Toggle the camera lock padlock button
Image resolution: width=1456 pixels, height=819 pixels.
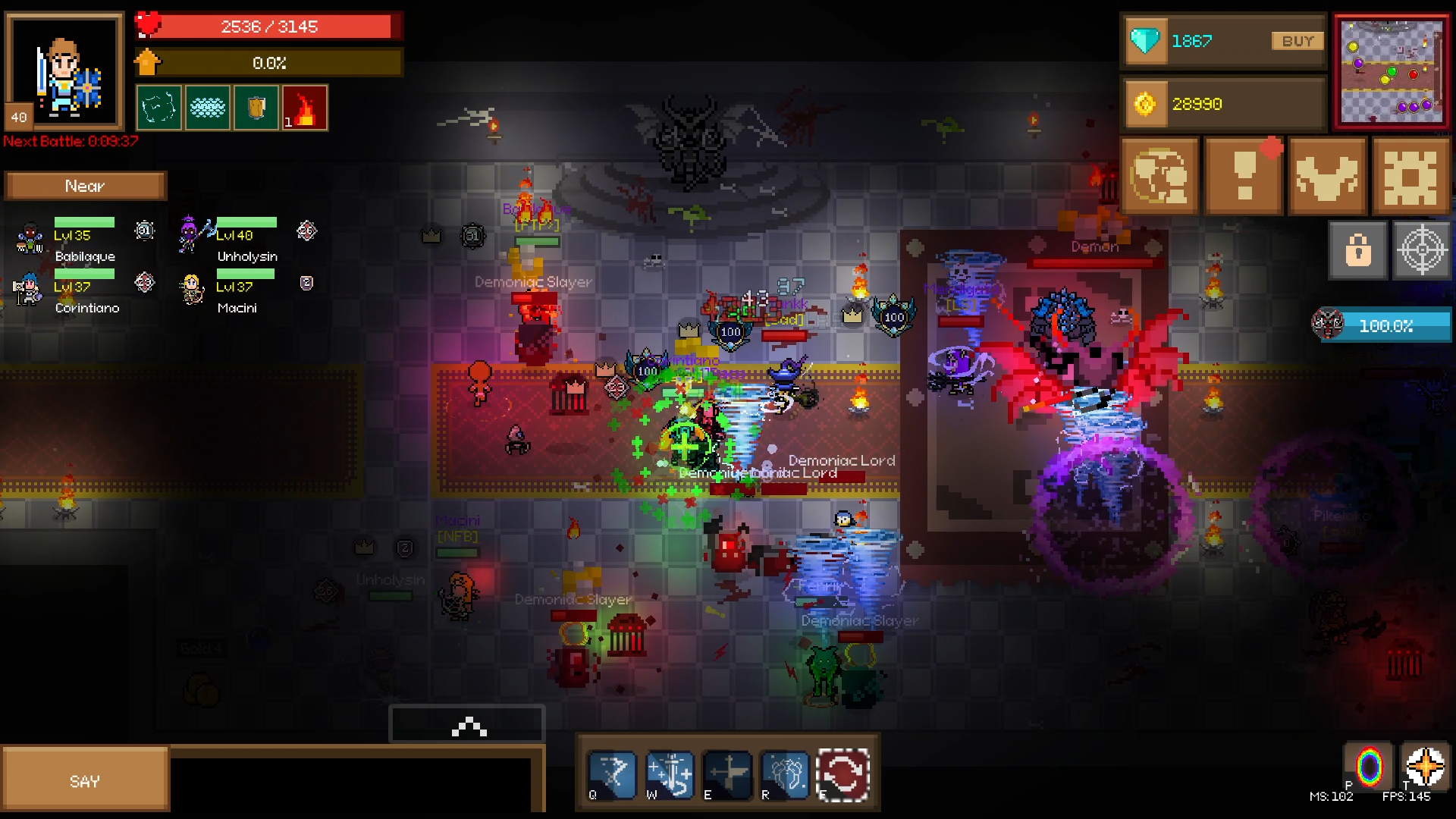pos(1357,249)
